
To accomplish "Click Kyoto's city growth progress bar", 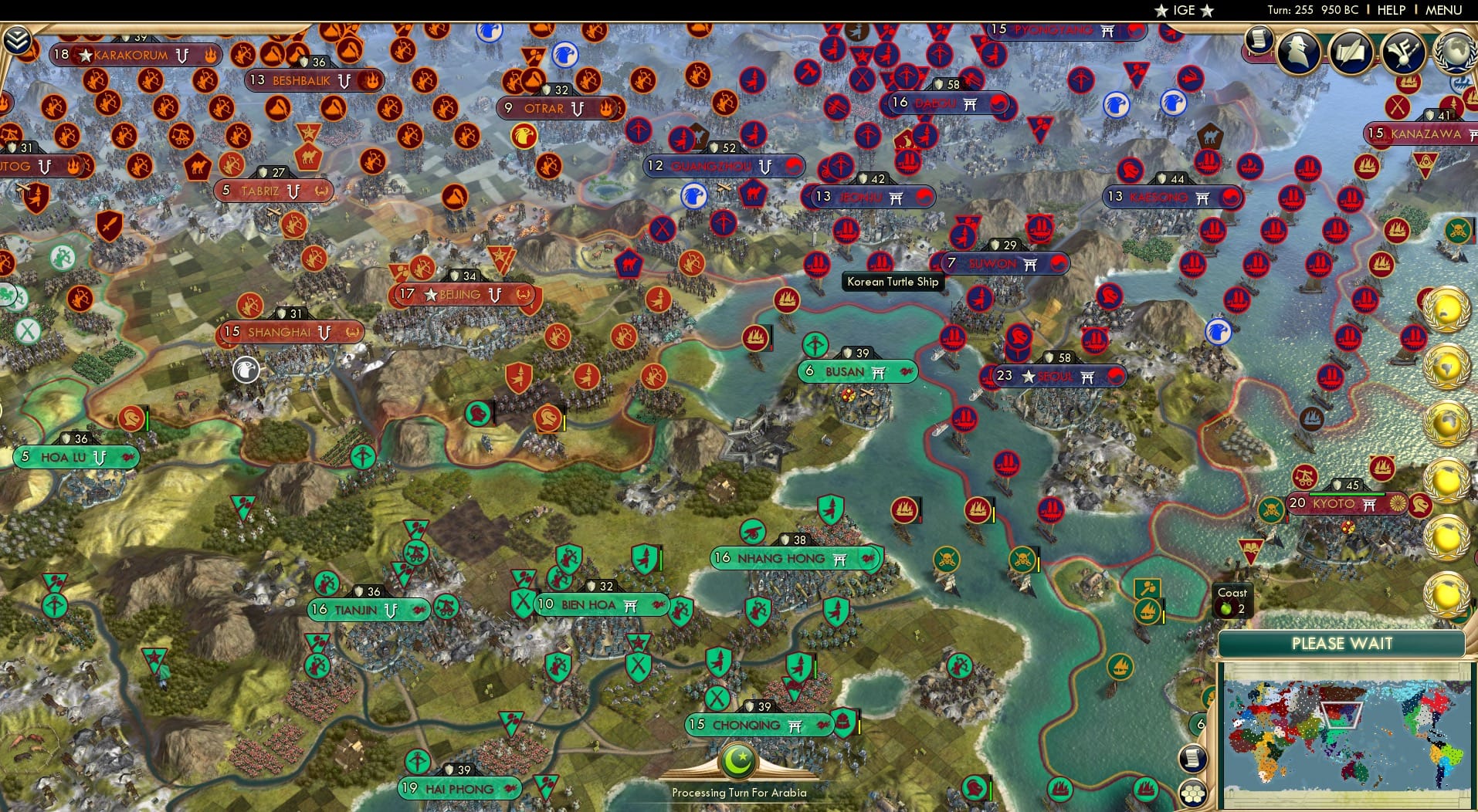I will tap(1347, 494).
